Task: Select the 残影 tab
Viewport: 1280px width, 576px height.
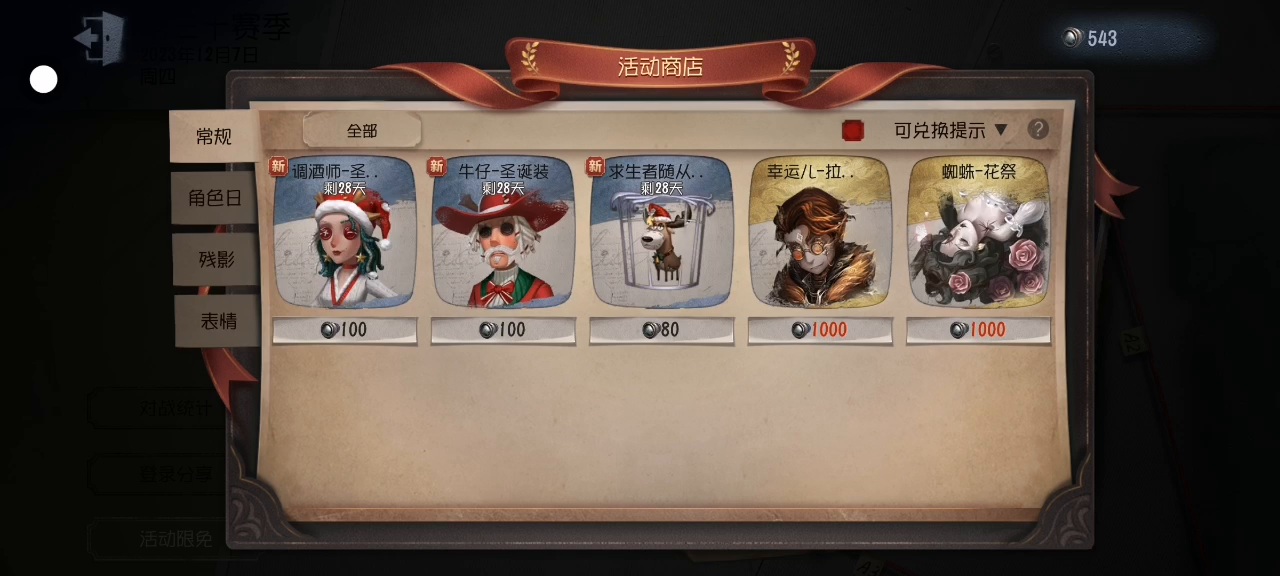Action: [216, 259]
